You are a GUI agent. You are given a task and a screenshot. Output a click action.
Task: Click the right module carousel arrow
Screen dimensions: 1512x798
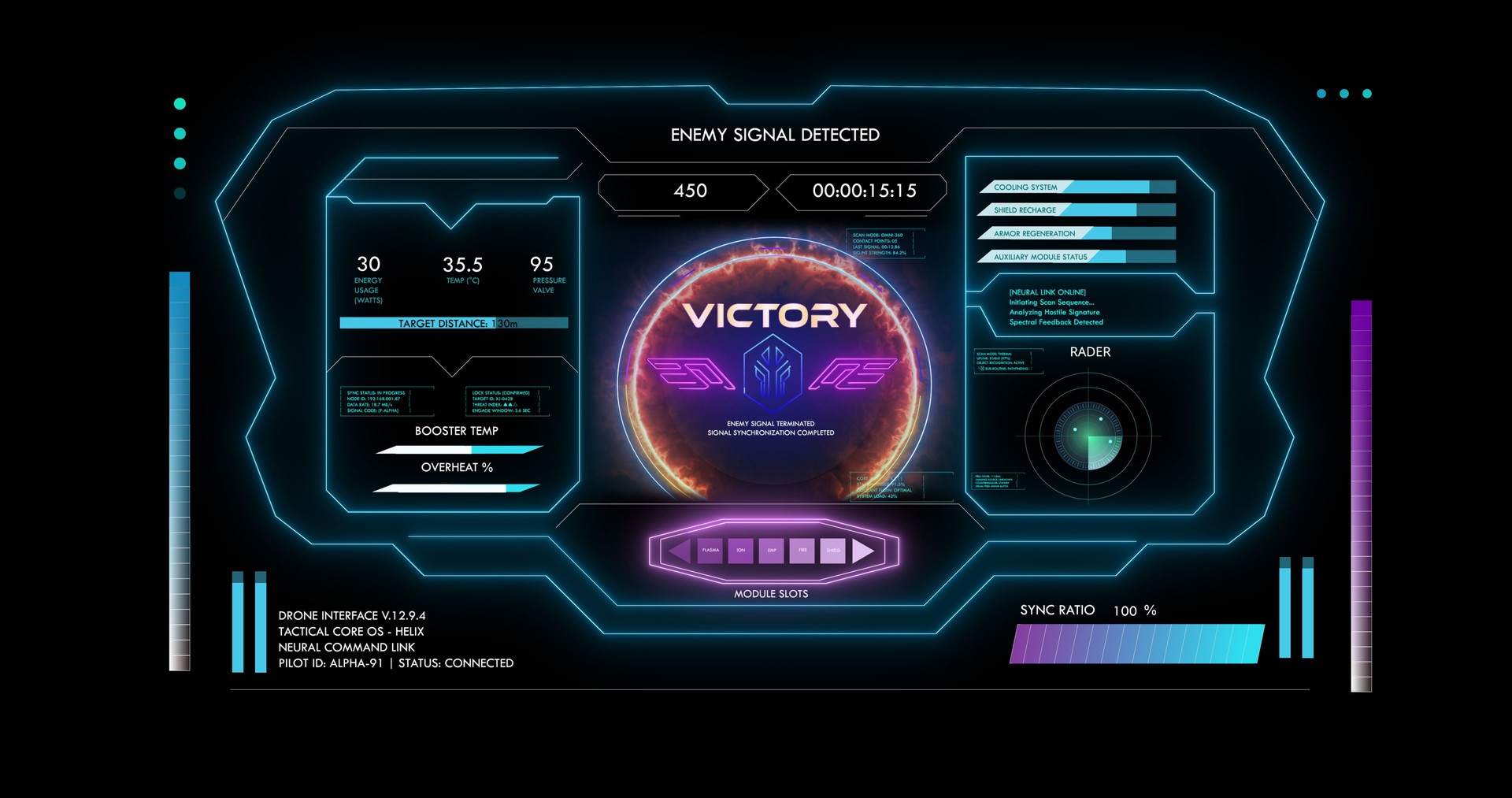[864, 551]
